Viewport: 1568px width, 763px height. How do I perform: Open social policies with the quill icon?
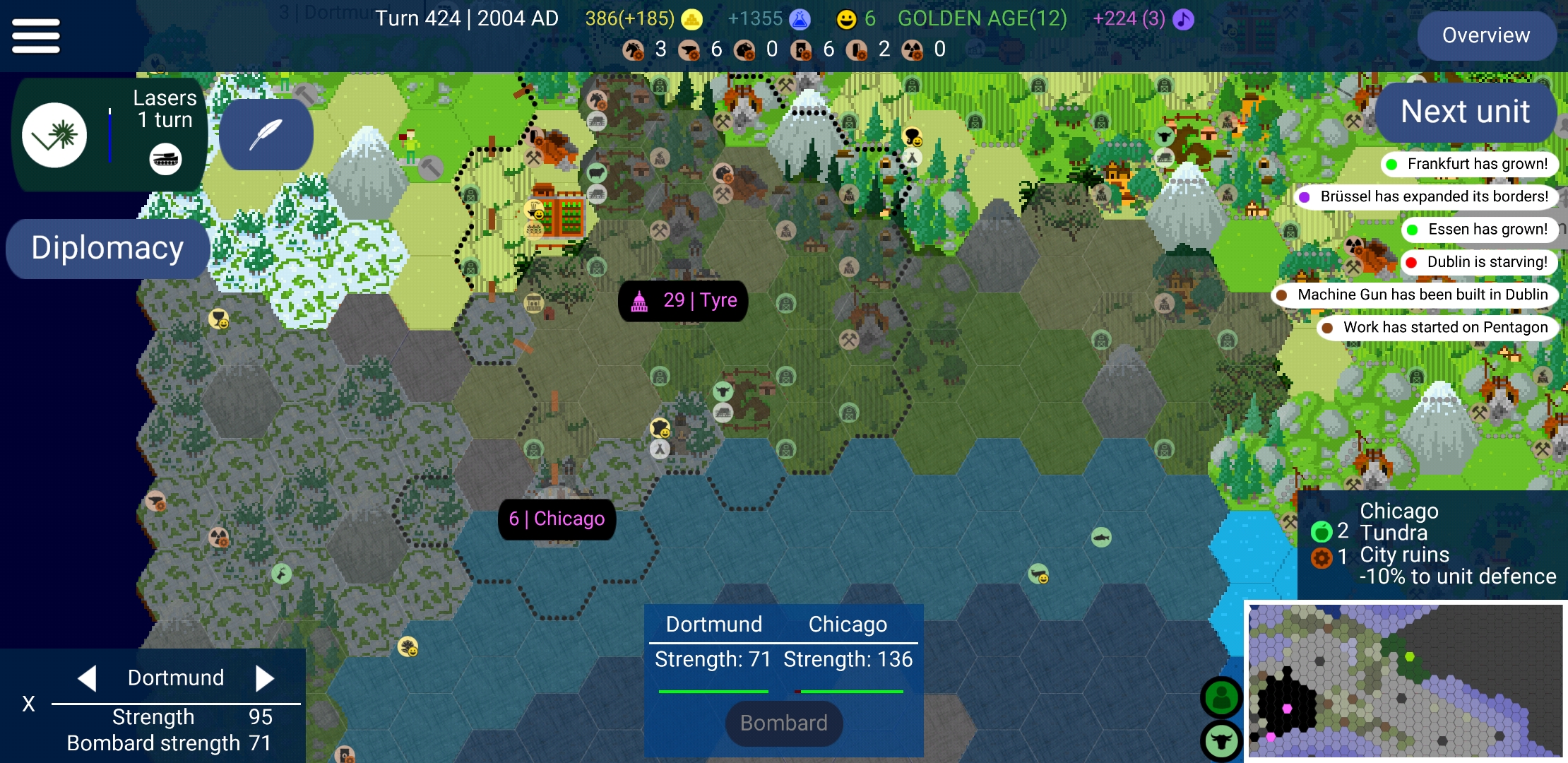click(266, 134)
